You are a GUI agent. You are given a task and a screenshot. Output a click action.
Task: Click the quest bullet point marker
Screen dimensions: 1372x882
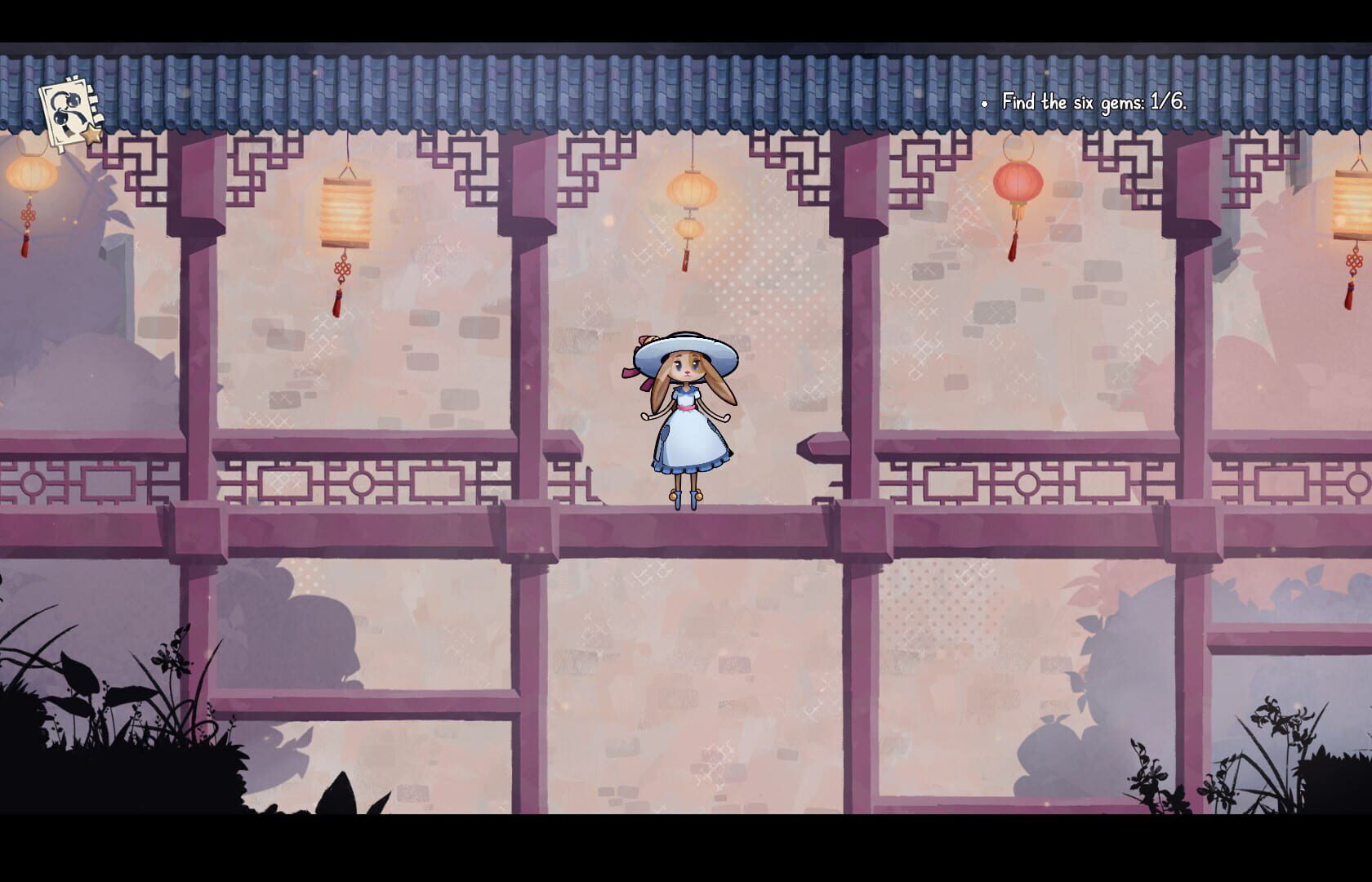[984, 105]
